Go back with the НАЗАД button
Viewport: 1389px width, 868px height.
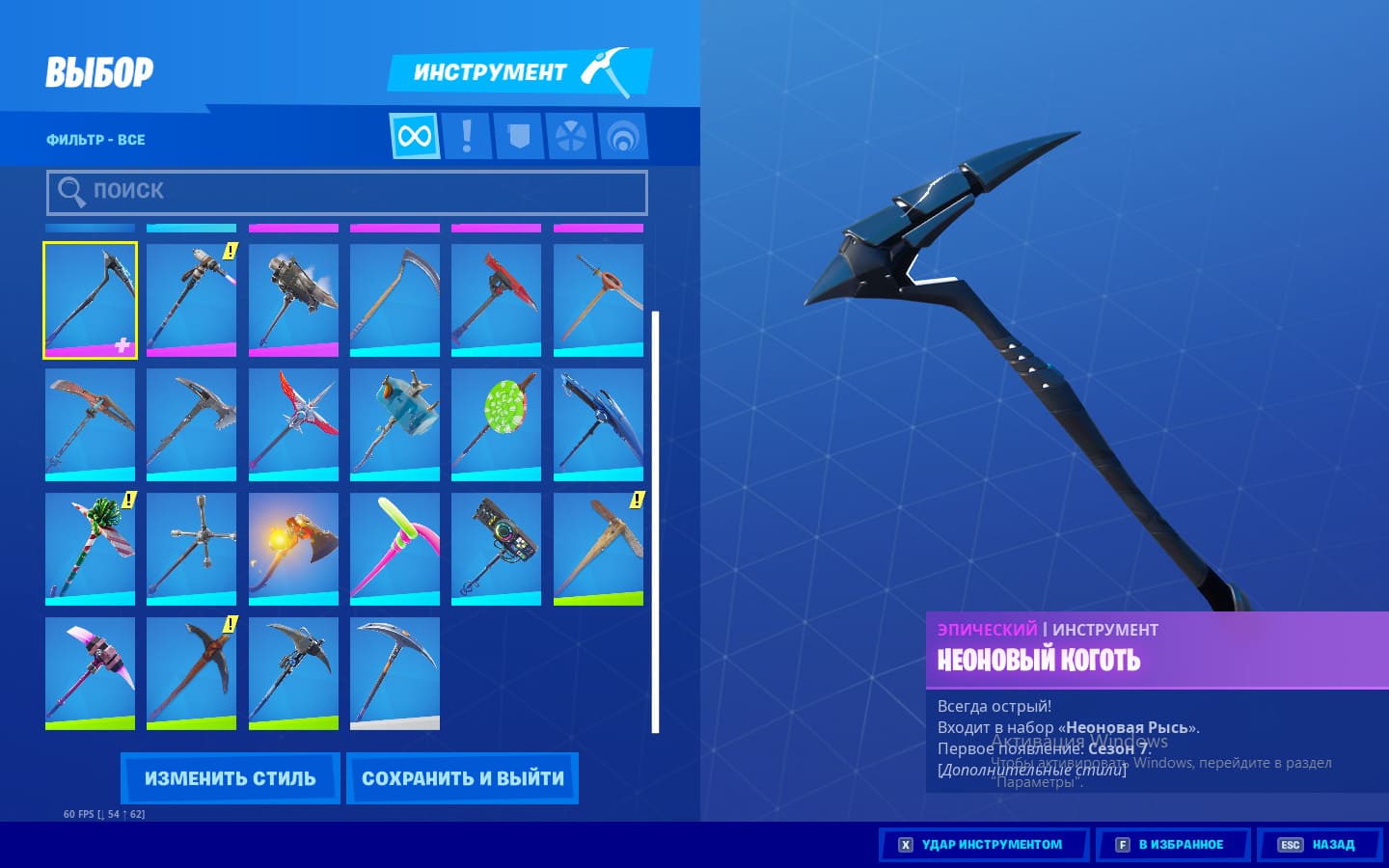pos(1320,845)
